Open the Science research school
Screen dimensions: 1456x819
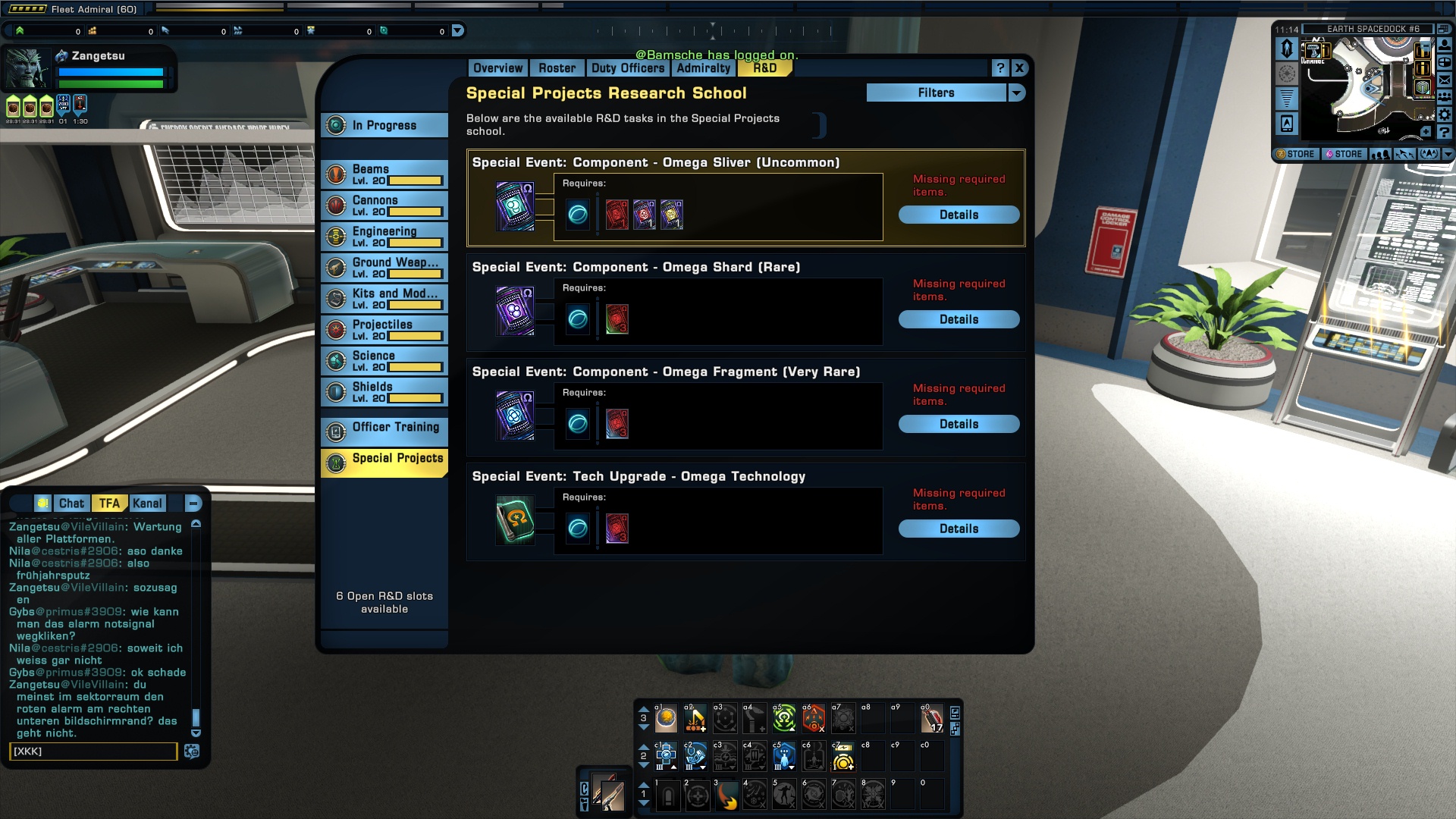point(384,361)
